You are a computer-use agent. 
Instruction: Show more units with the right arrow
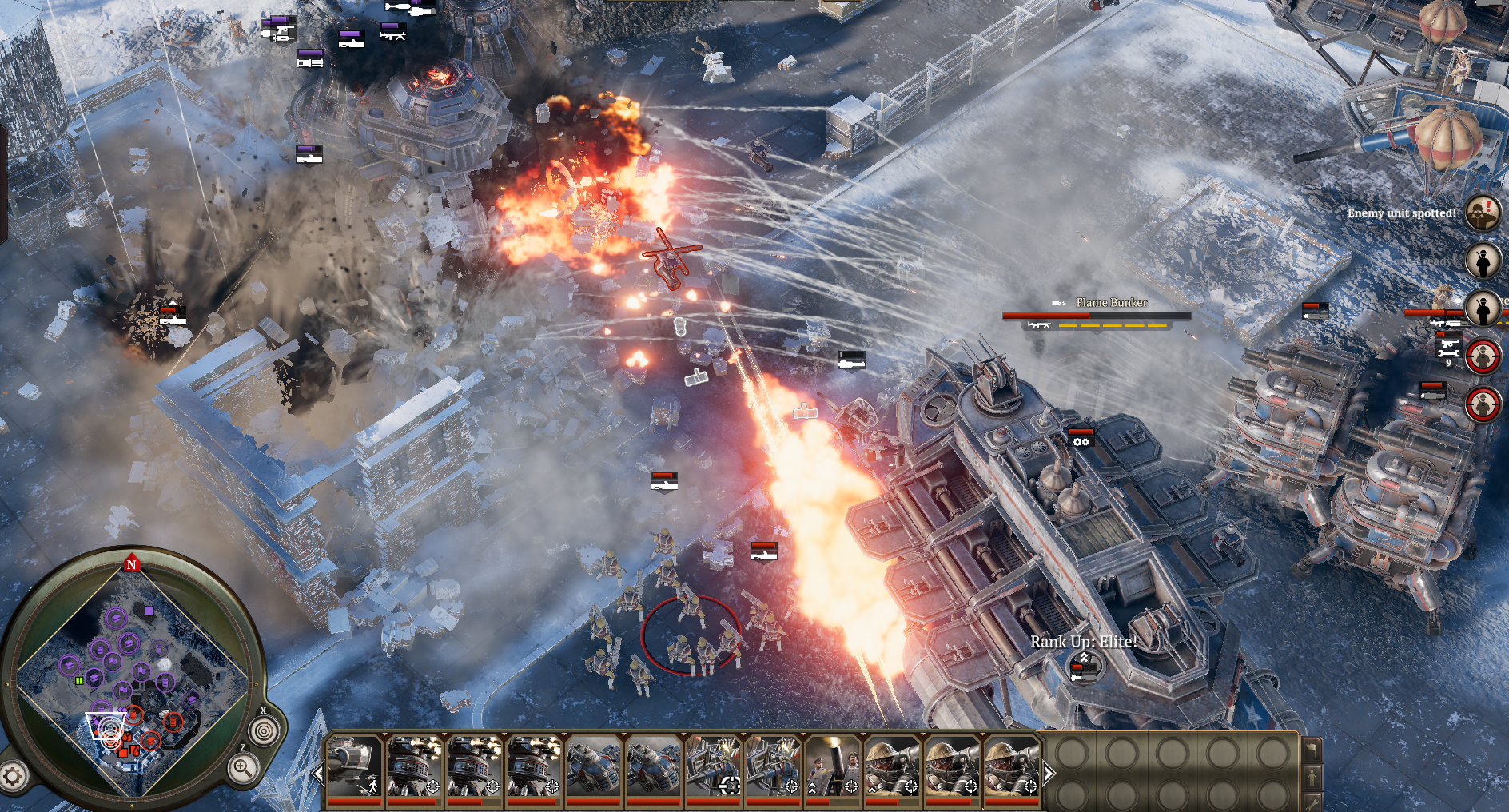[x=1049, y=773]
